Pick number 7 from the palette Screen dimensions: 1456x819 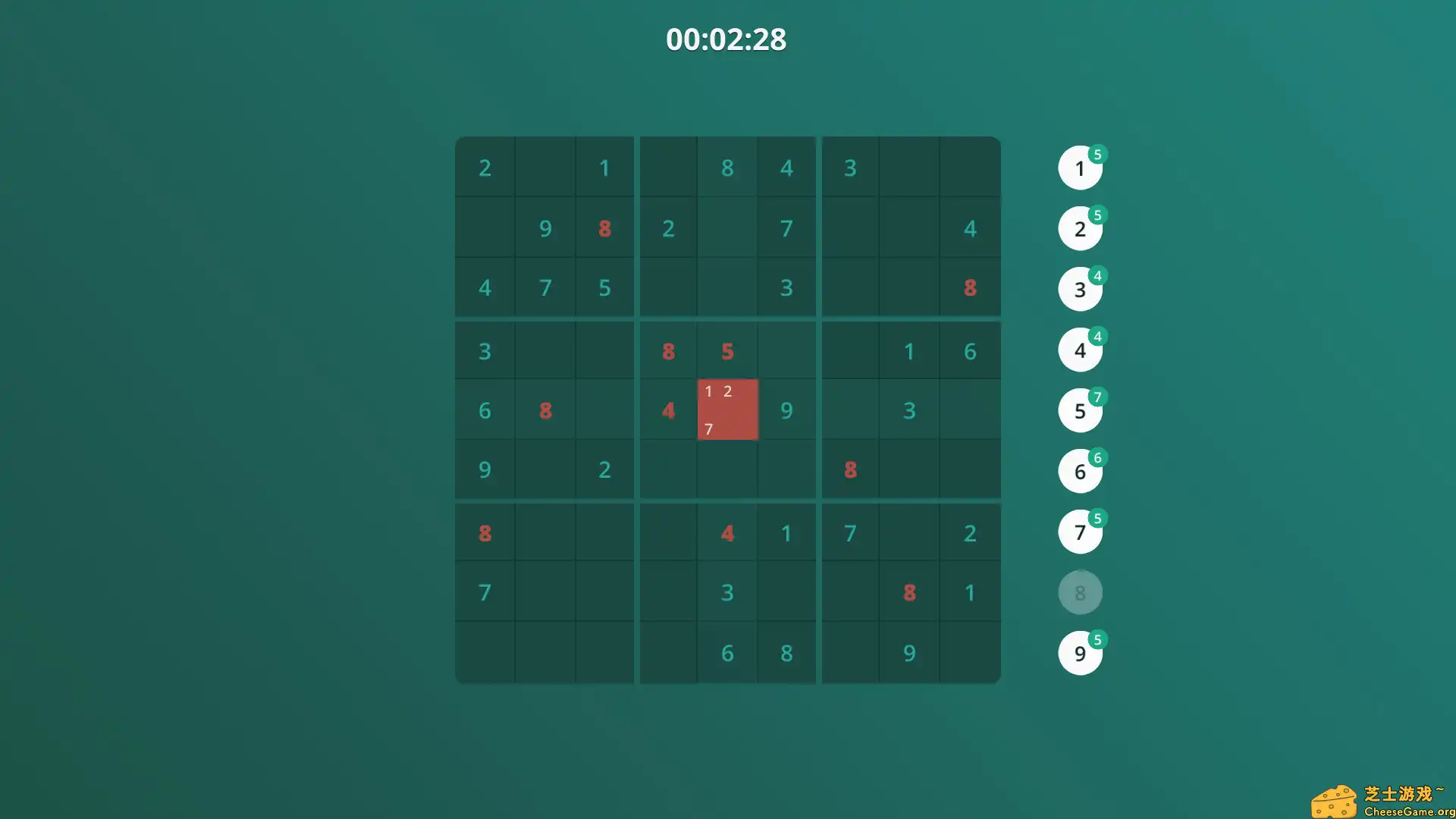[x=1080, y=532]
